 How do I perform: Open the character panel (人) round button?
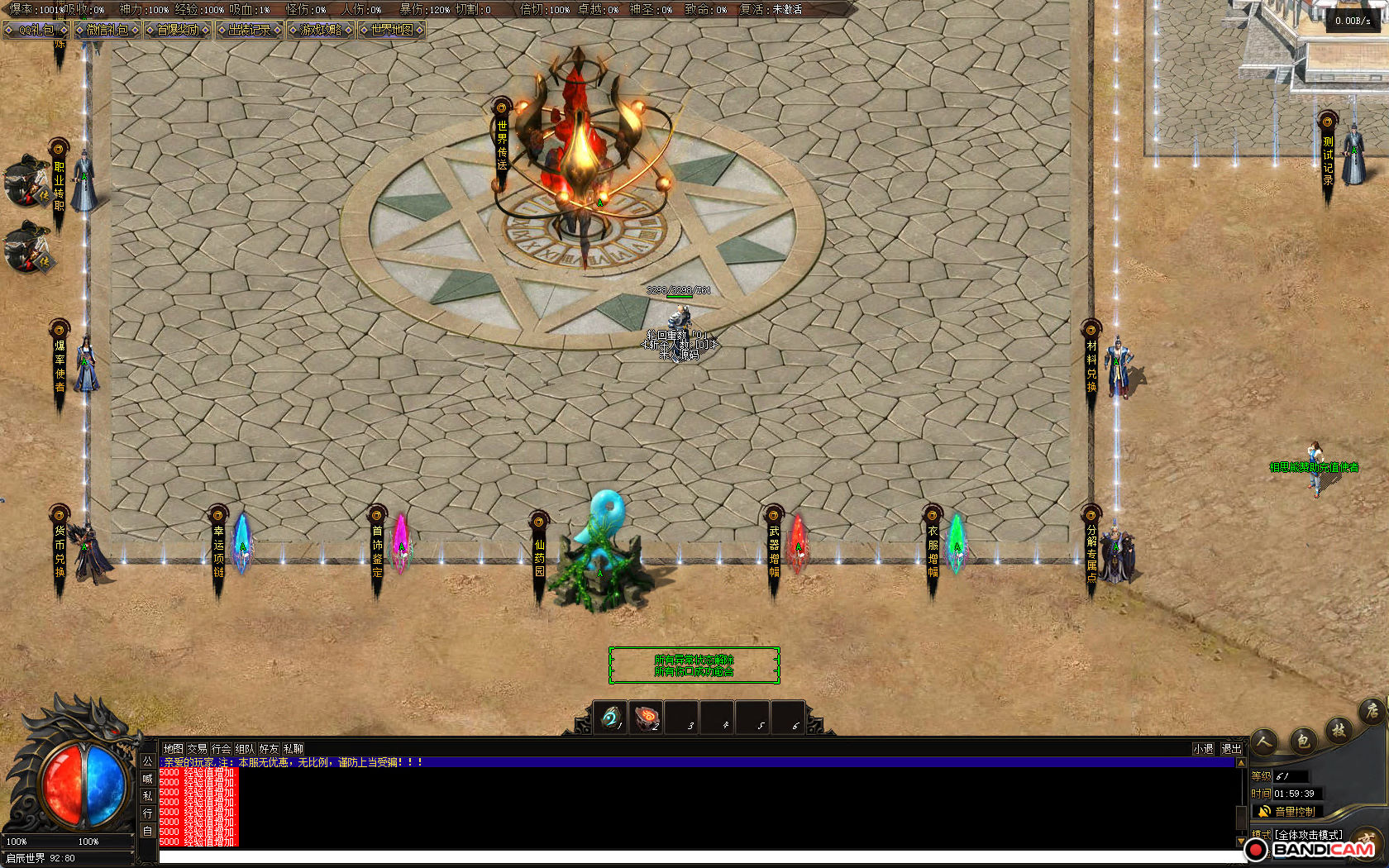pos(1264,742)
